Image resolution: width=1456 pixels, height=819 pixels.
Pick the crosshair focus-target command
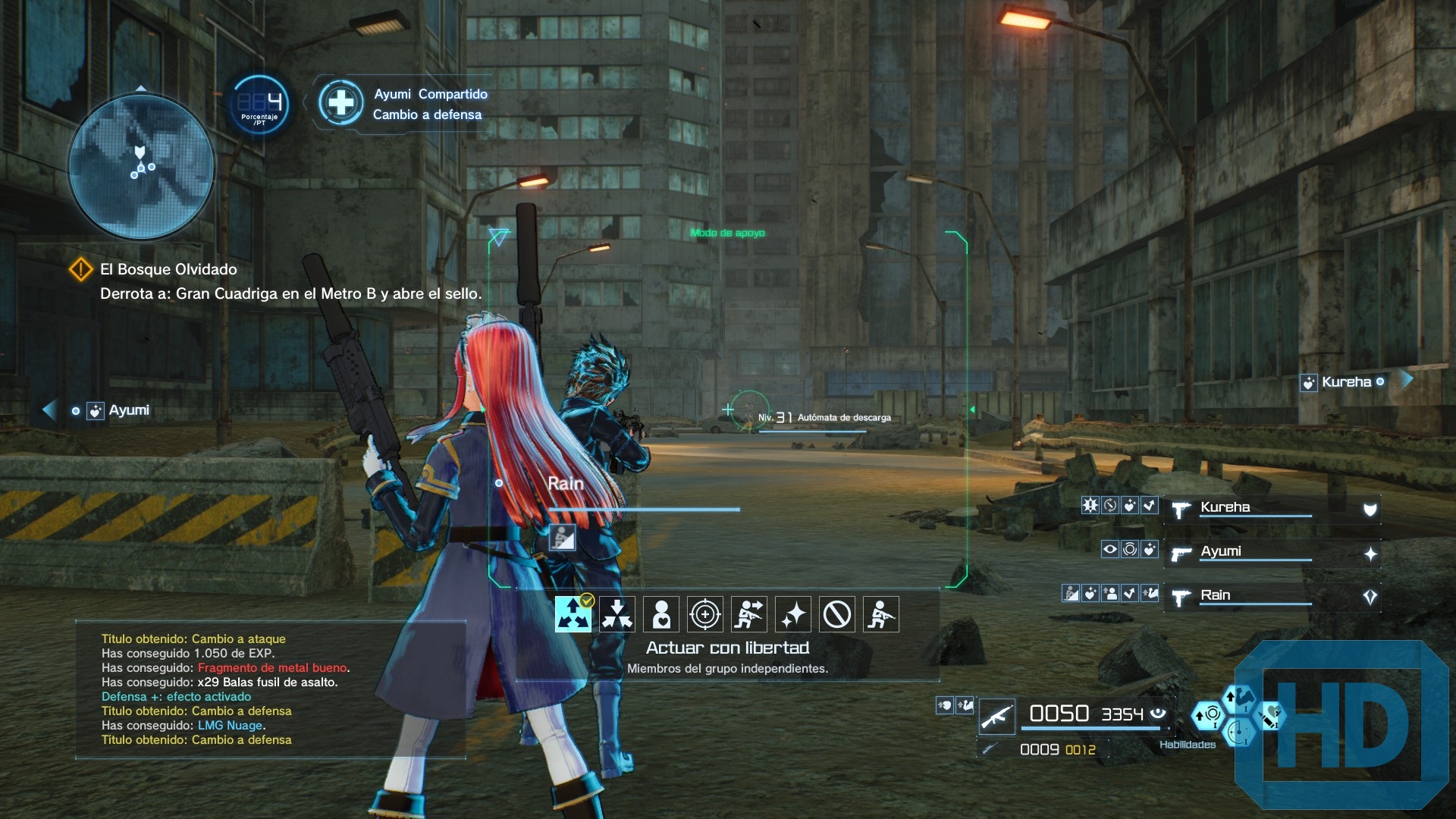pos(704,614)
